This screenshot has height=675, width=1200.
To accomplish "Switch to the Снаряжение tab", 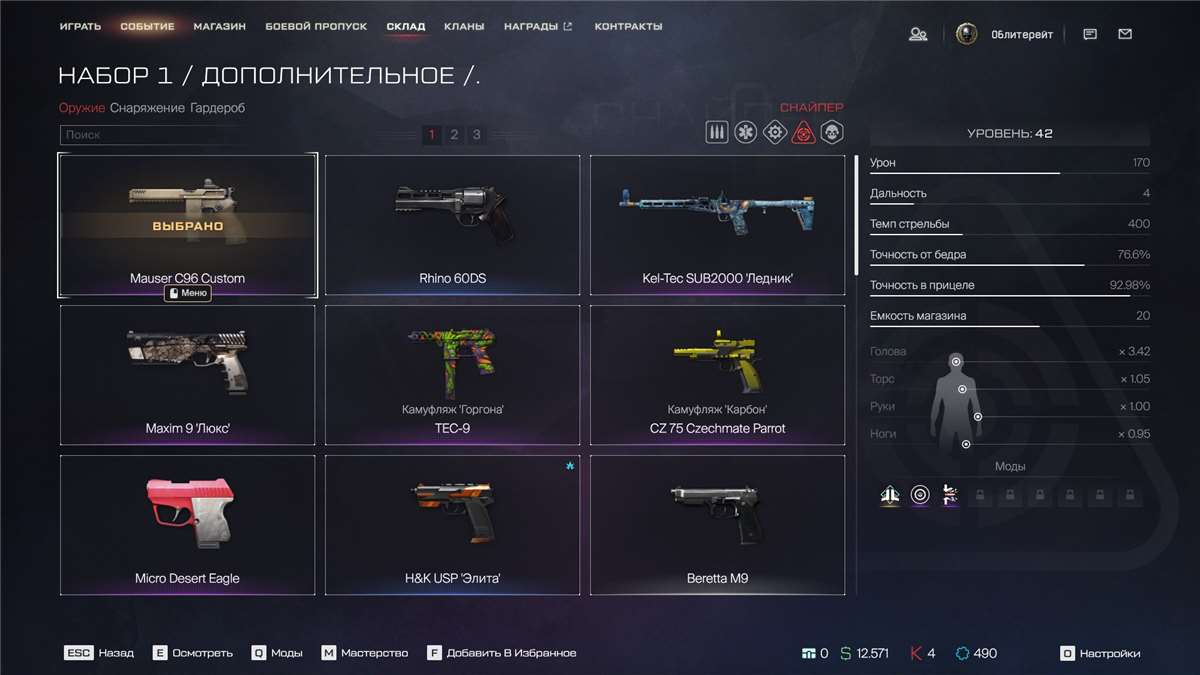I will tap(147, 108).
